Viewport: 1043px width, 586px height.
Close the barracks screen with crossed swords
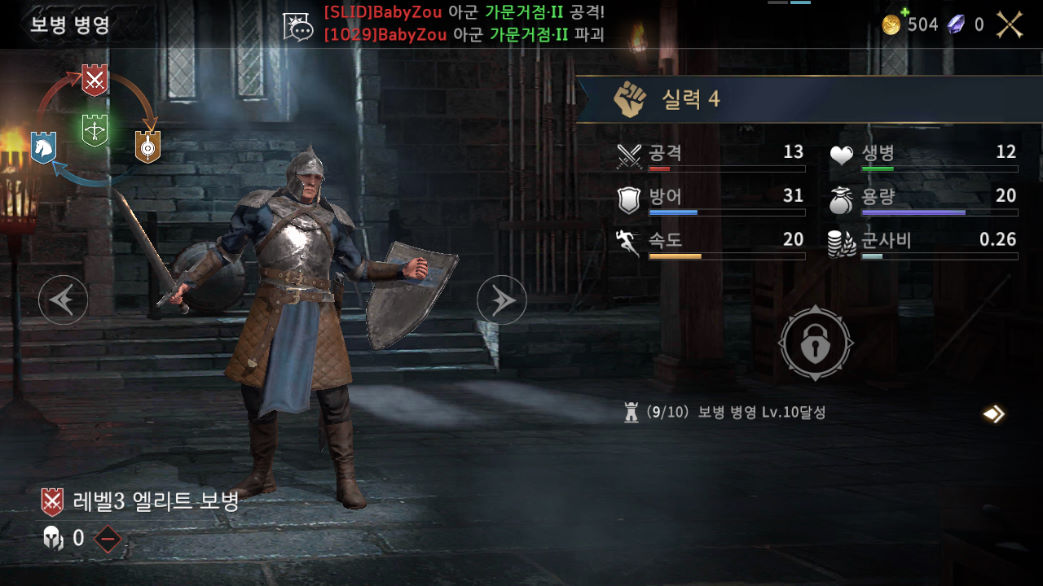[x=1009, y=25]
